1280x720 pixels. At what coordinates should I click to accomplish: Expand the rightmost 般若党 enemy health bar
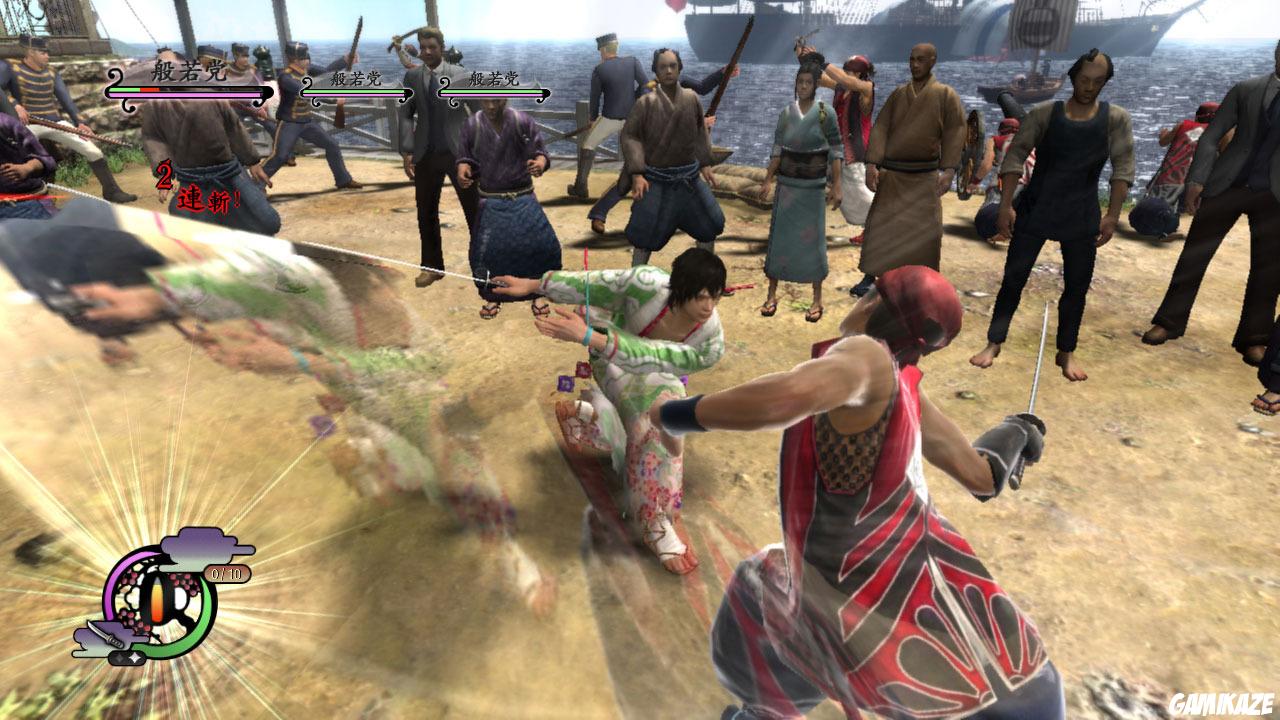click(492, 92)
